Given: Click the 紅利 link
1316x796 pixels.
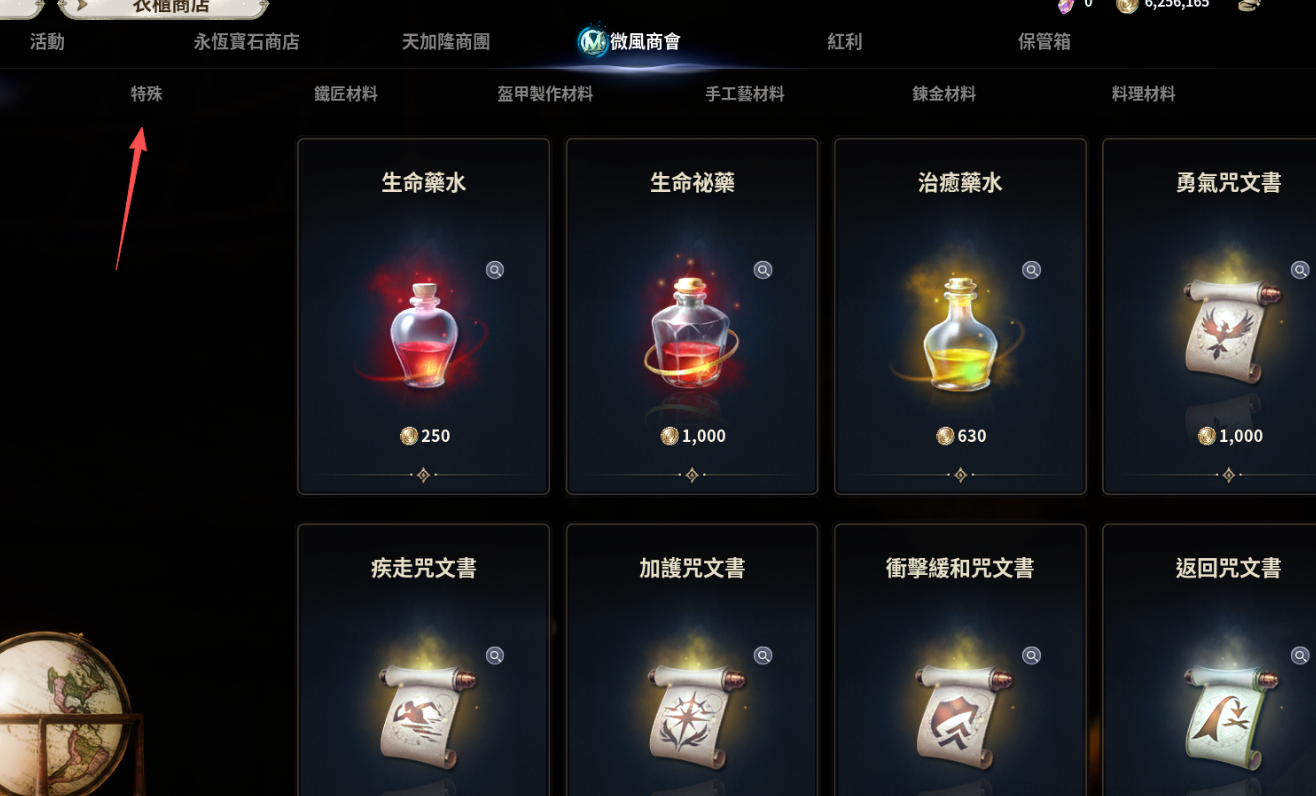Looking at the screenshot, I should [x=844, y=42].
